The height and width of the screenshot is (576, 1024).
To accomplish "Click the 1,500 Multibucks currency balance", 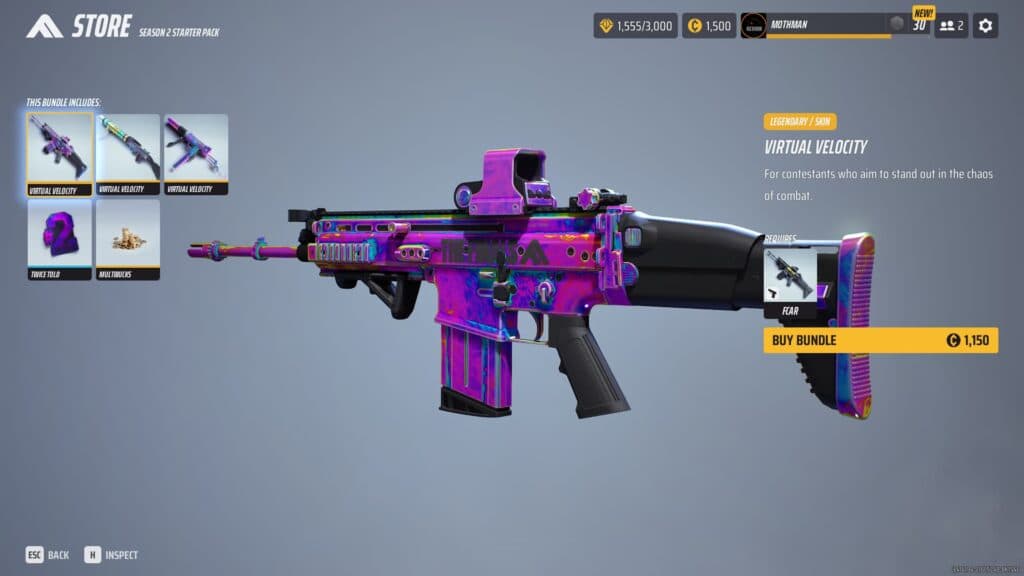I will pos(709,25).
